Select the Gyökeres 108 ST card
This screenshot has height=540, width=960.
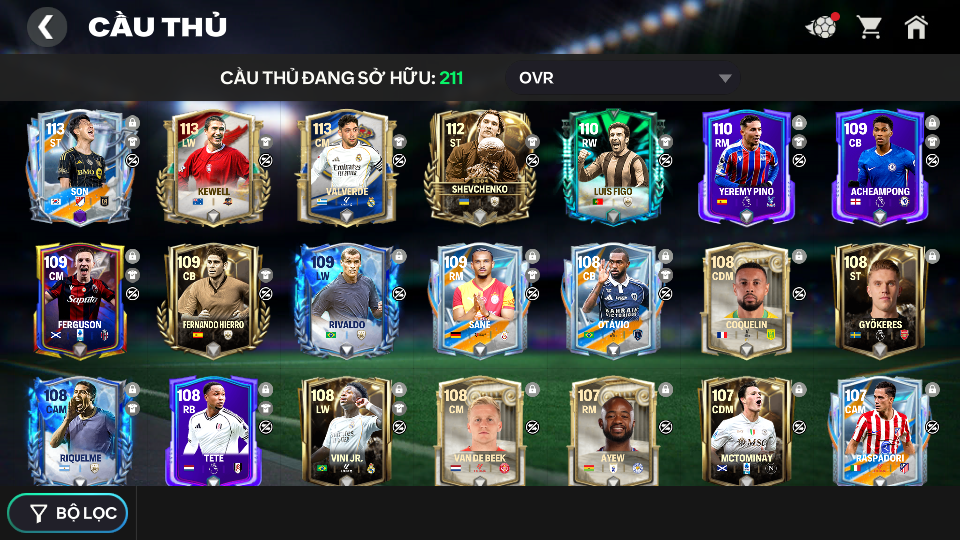coord(879,299)
